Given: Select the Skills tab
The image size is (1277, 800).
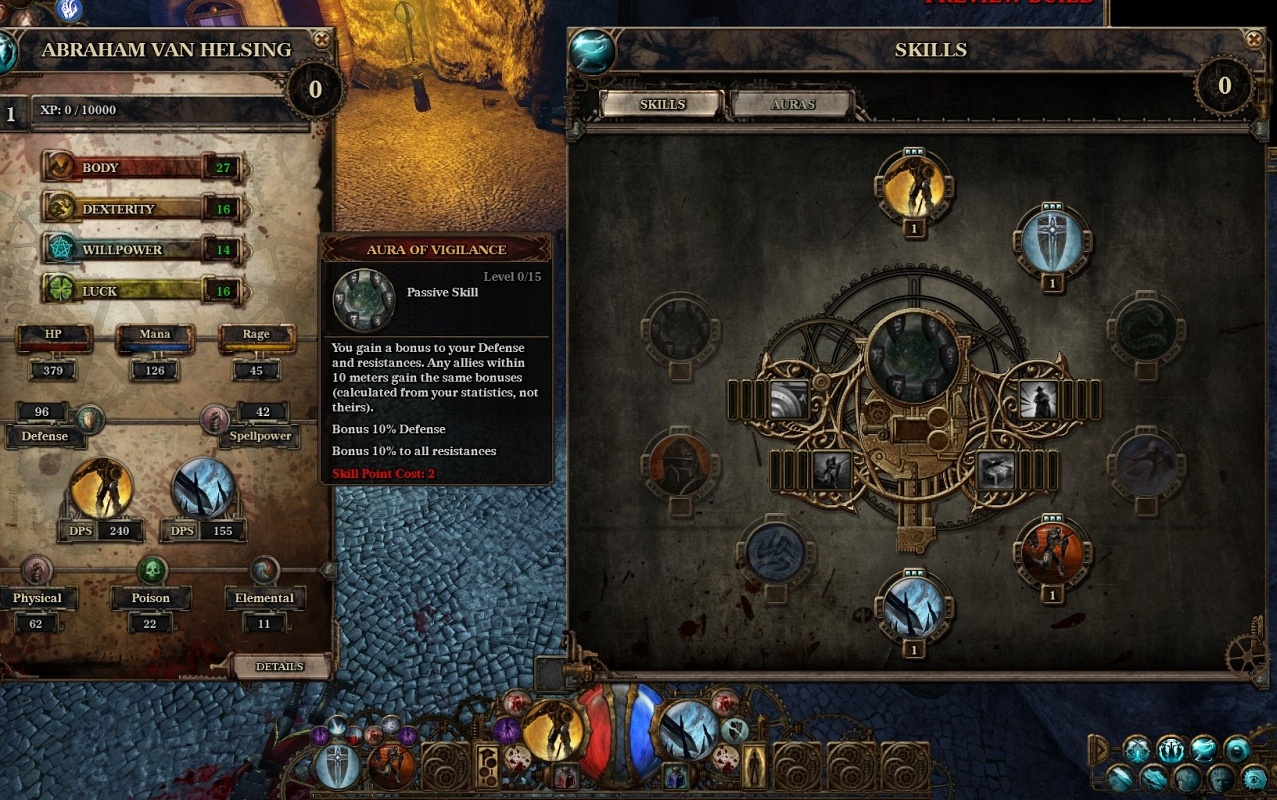Looking at the screenshot, I should (661, 104).
